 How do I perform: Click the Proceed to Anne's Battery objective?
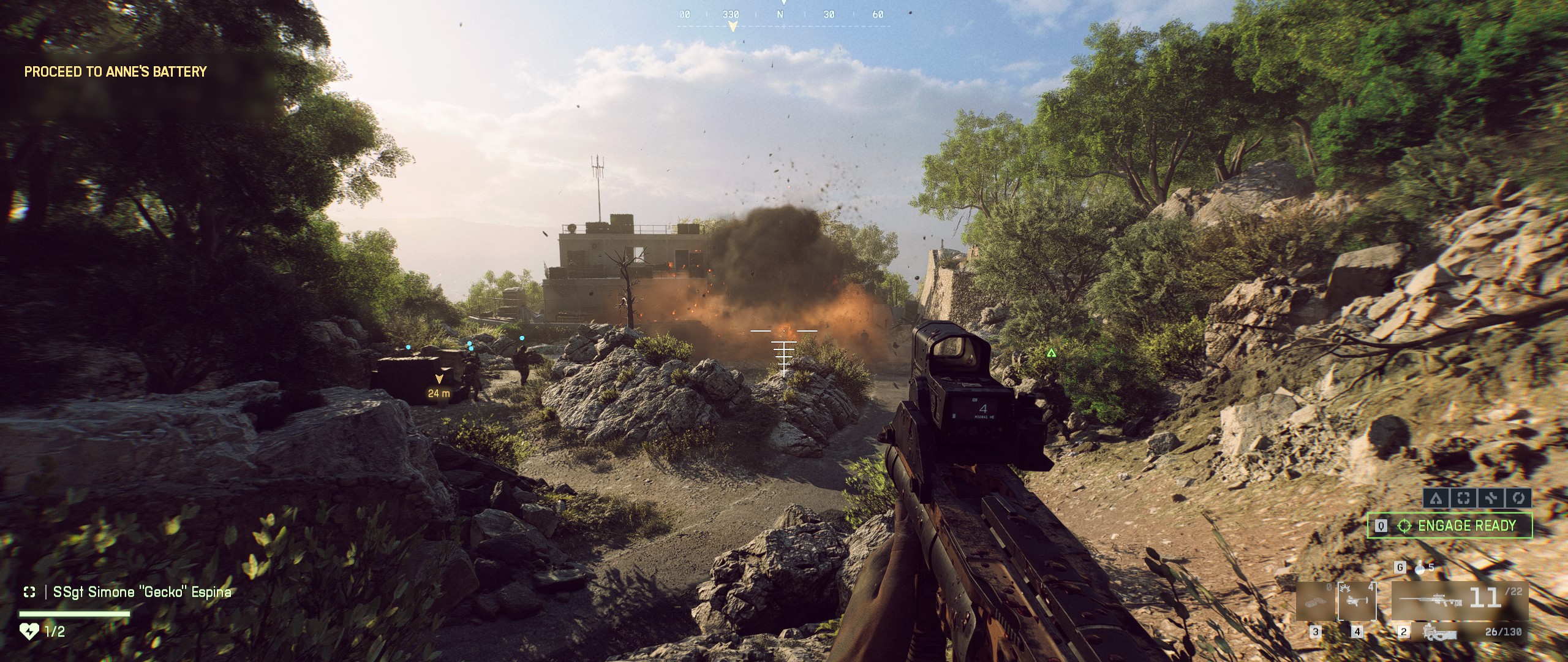116,72
